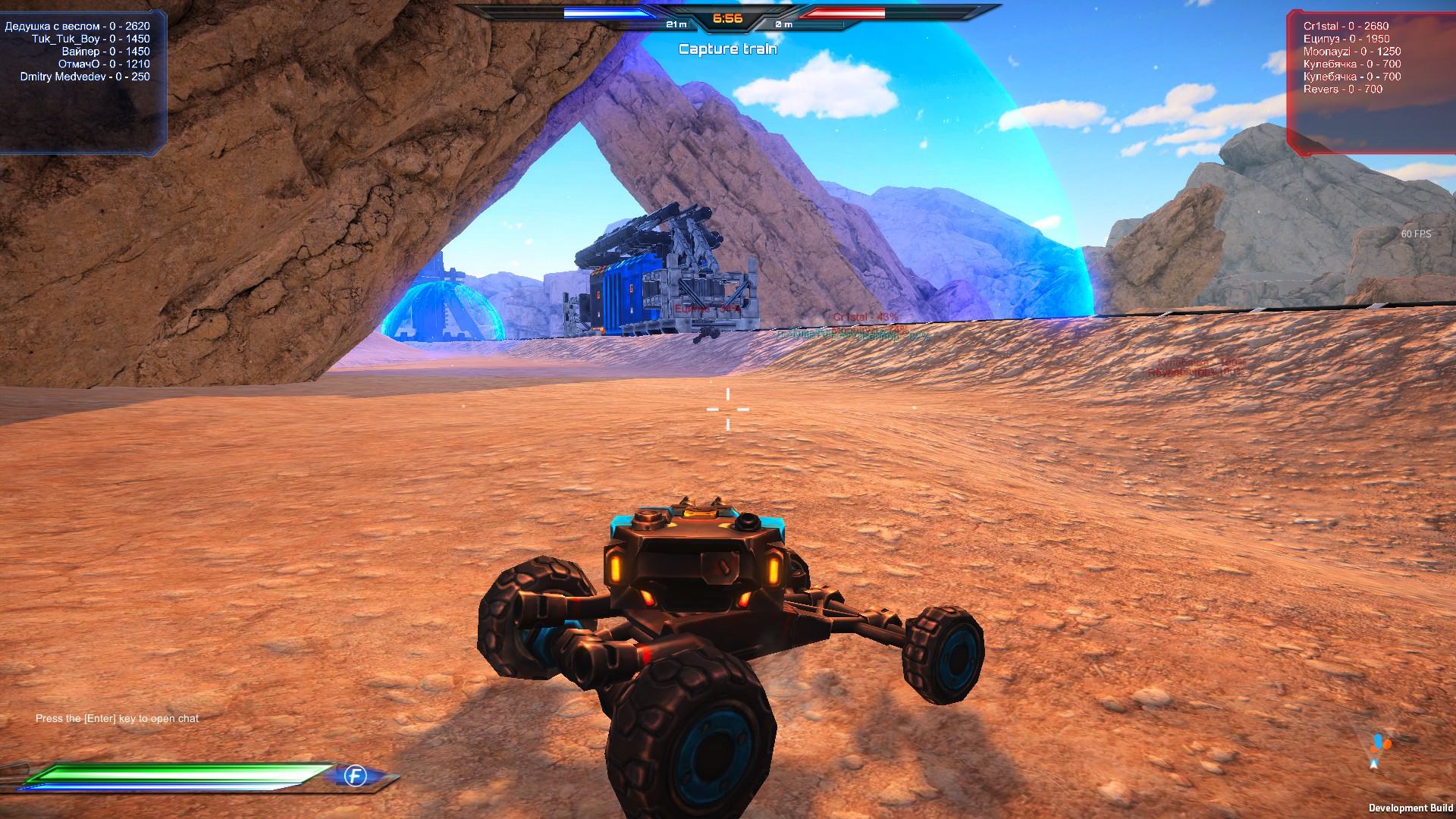Select Cr1stal in the red team list
This screenshot has width=1456, height=819.
click(x=1345, y=26)
